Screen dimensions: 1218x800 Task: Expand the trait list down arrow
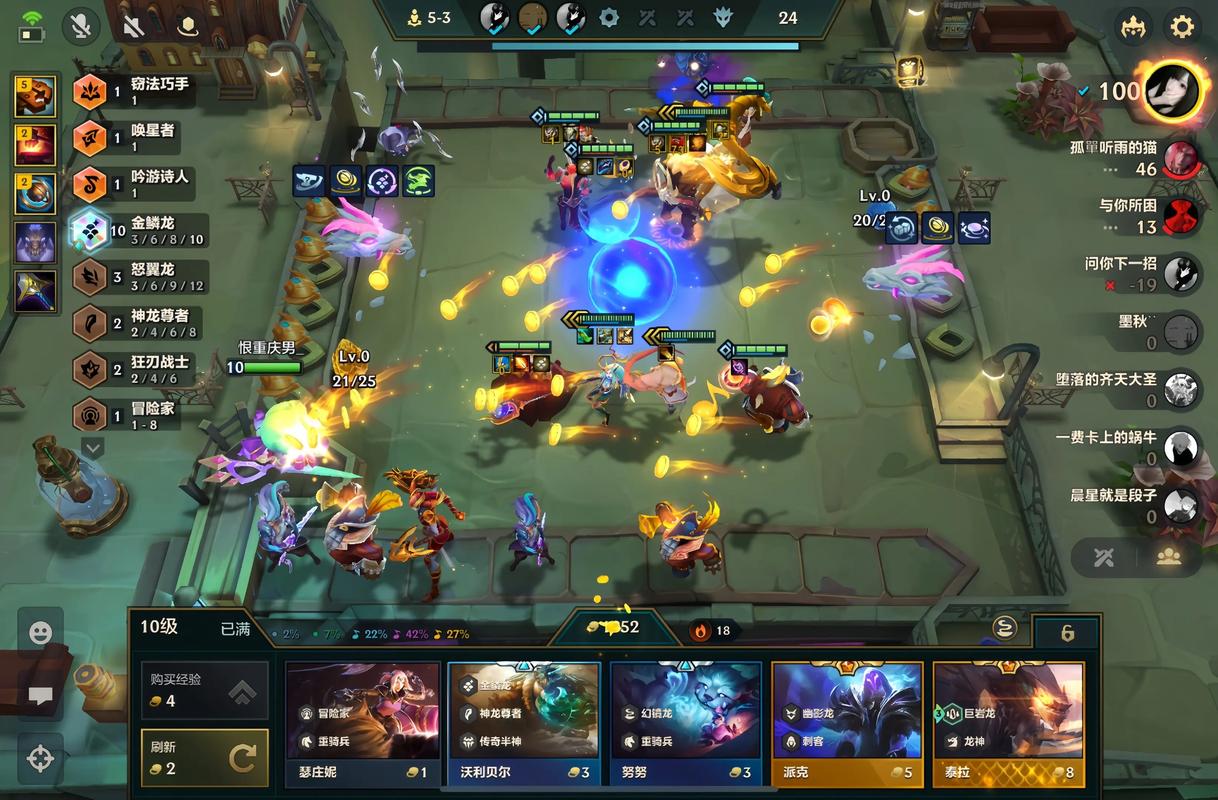[x=92, y=449]
